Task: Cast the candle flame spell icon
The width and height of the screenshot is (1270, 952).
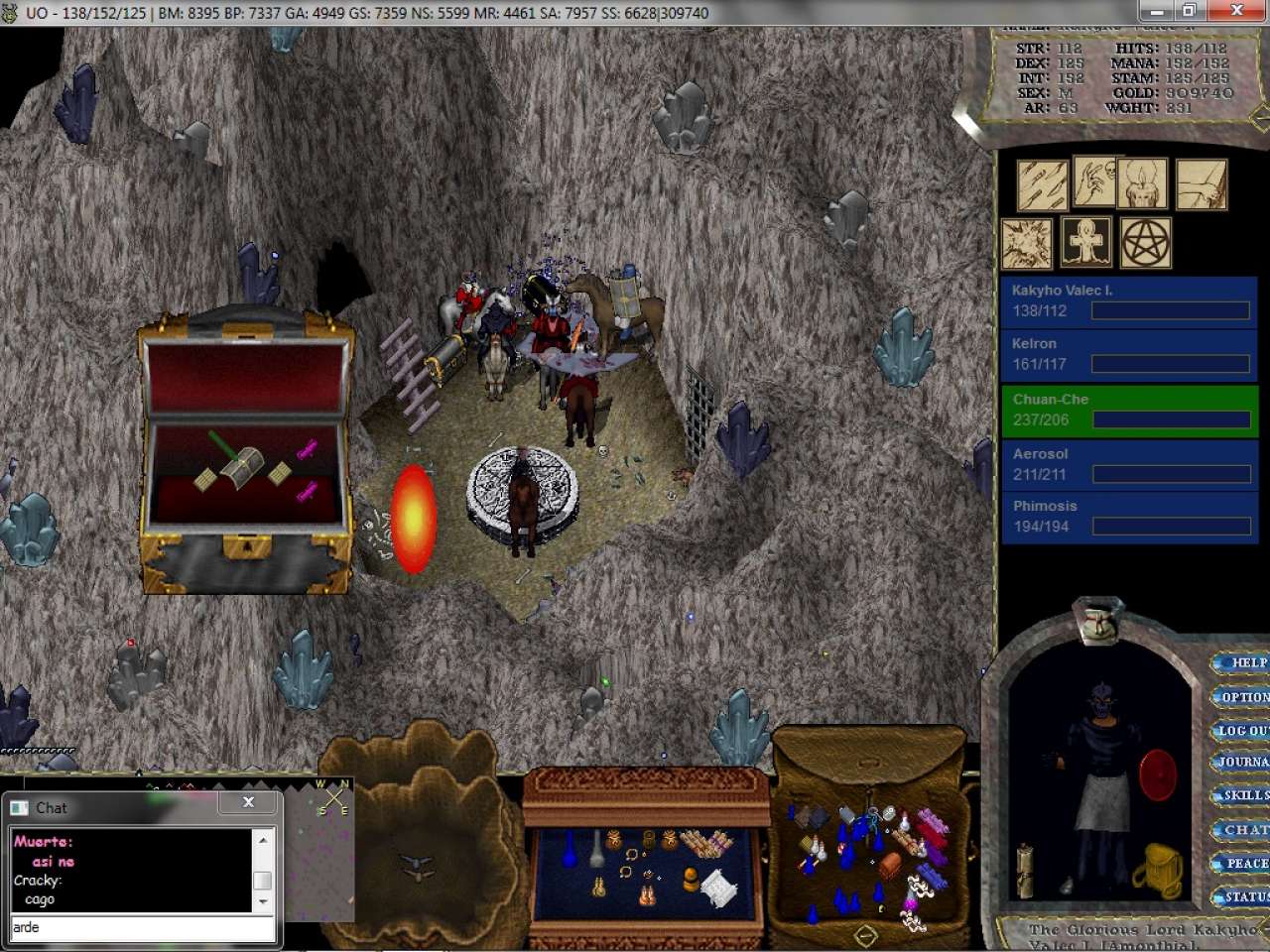Action: pyautogui.click(x=1142, y=183)
